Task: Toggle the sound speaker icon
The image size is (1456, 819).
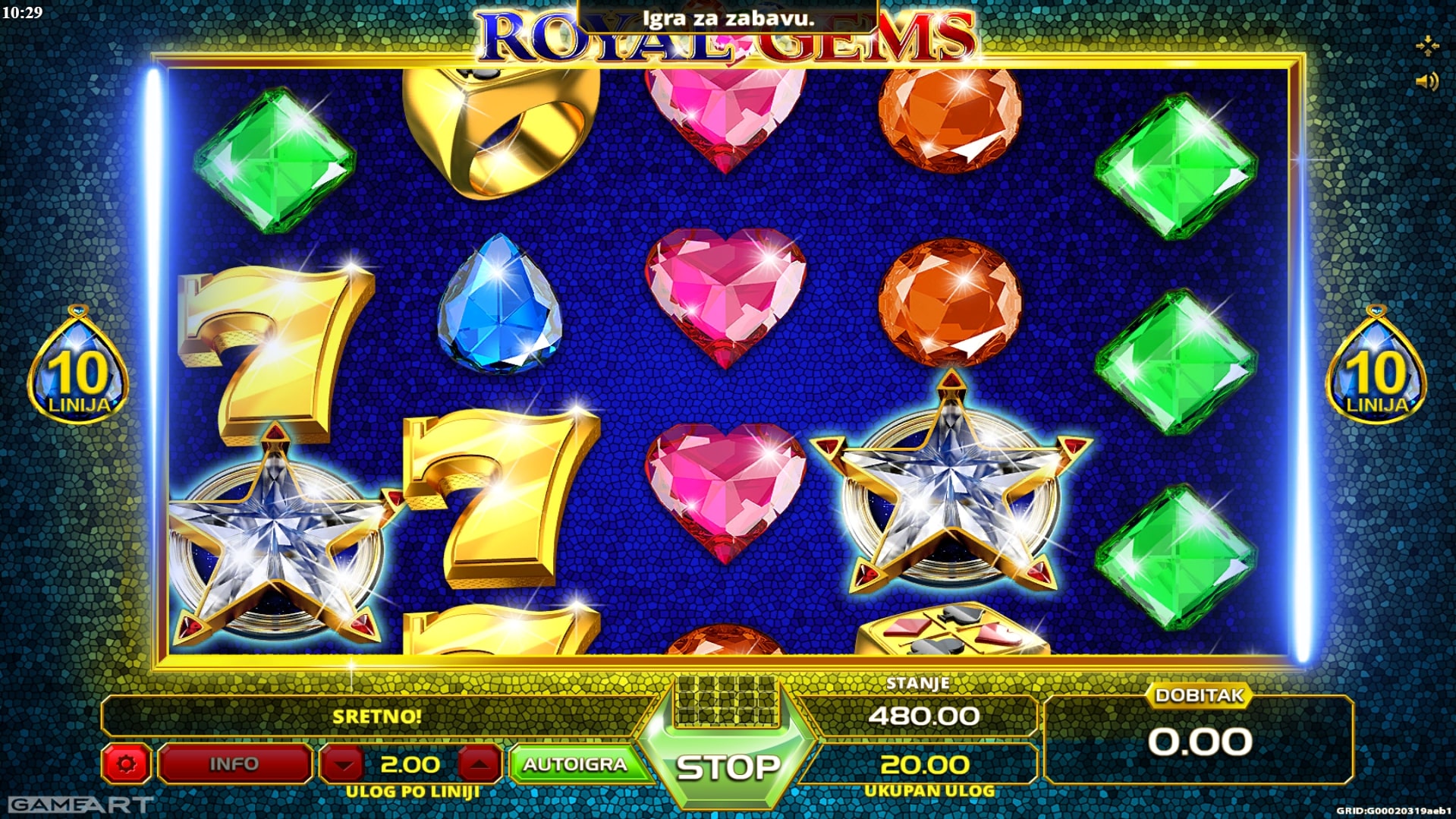Action: point(1426,81)
